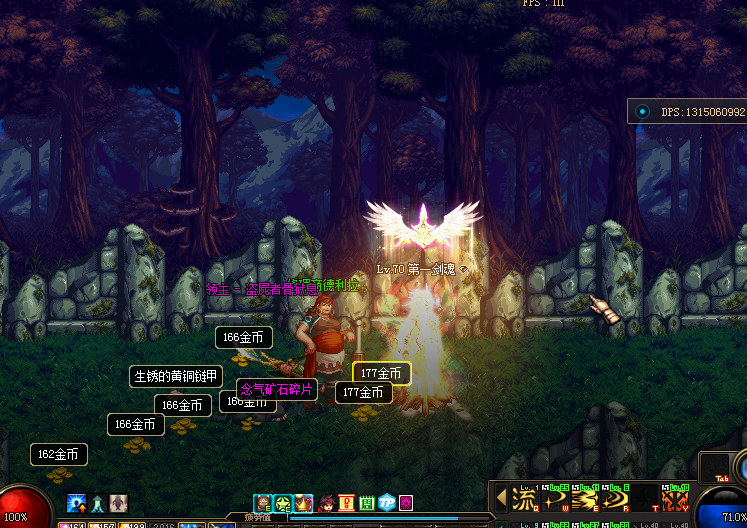This screenshot has width=747, height=528.
Task: Cast the layered crescent skill on R
Action: point(615,498)
